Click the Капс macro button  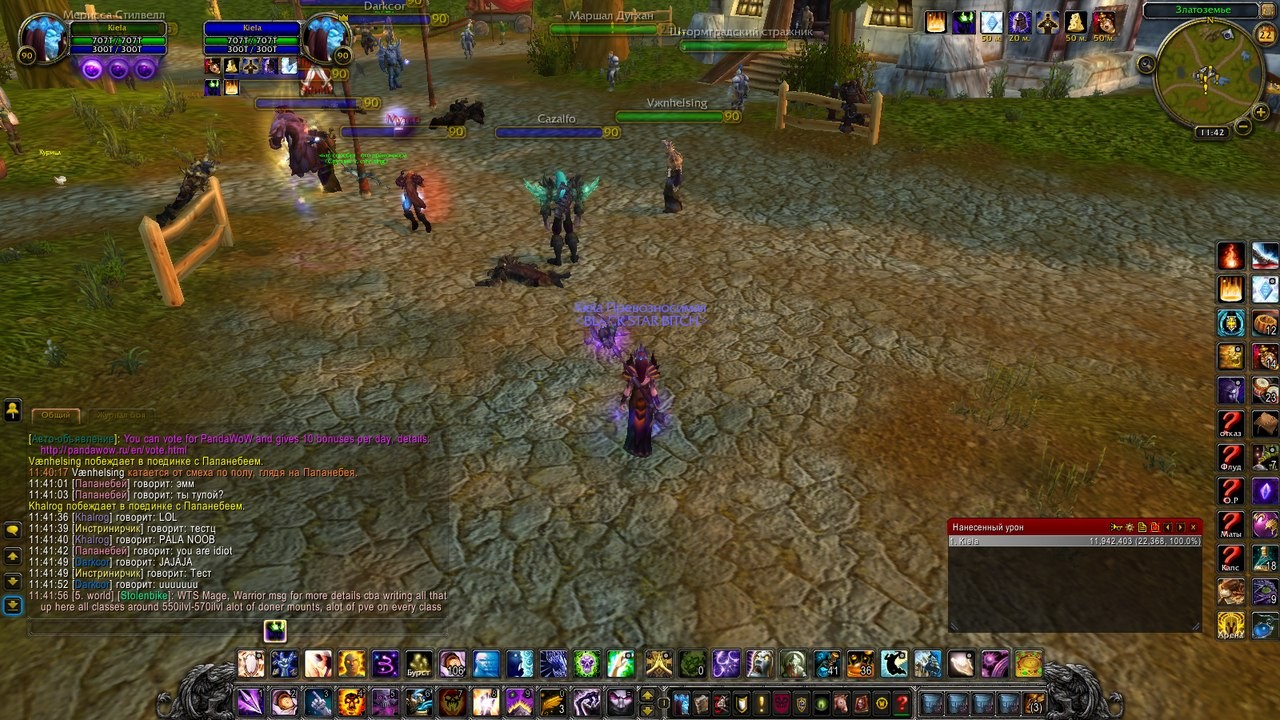(x=1231, y=558)
